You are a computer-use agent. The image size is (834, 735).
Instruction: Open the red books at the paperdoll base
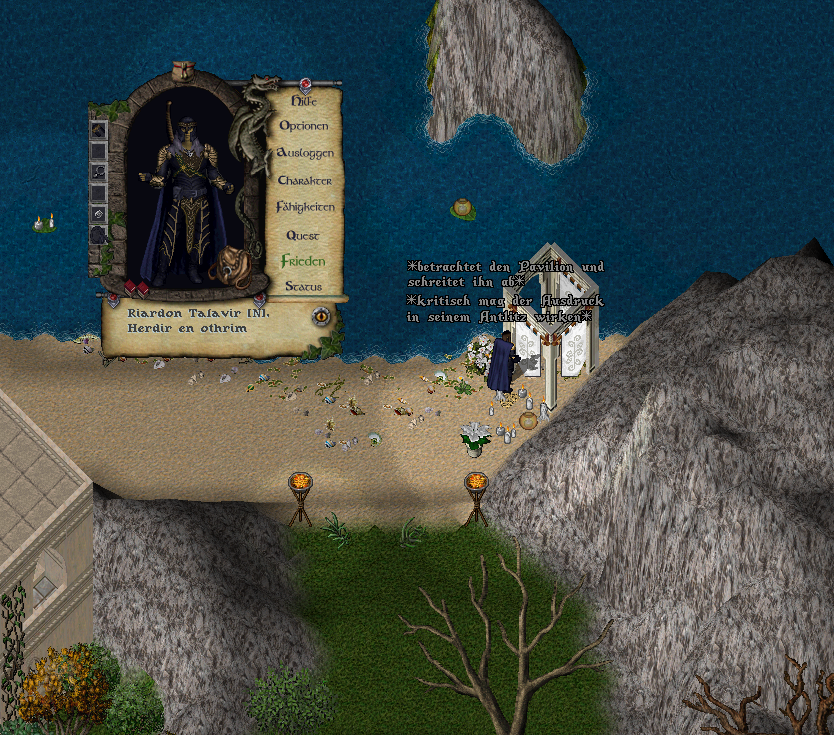135,289
